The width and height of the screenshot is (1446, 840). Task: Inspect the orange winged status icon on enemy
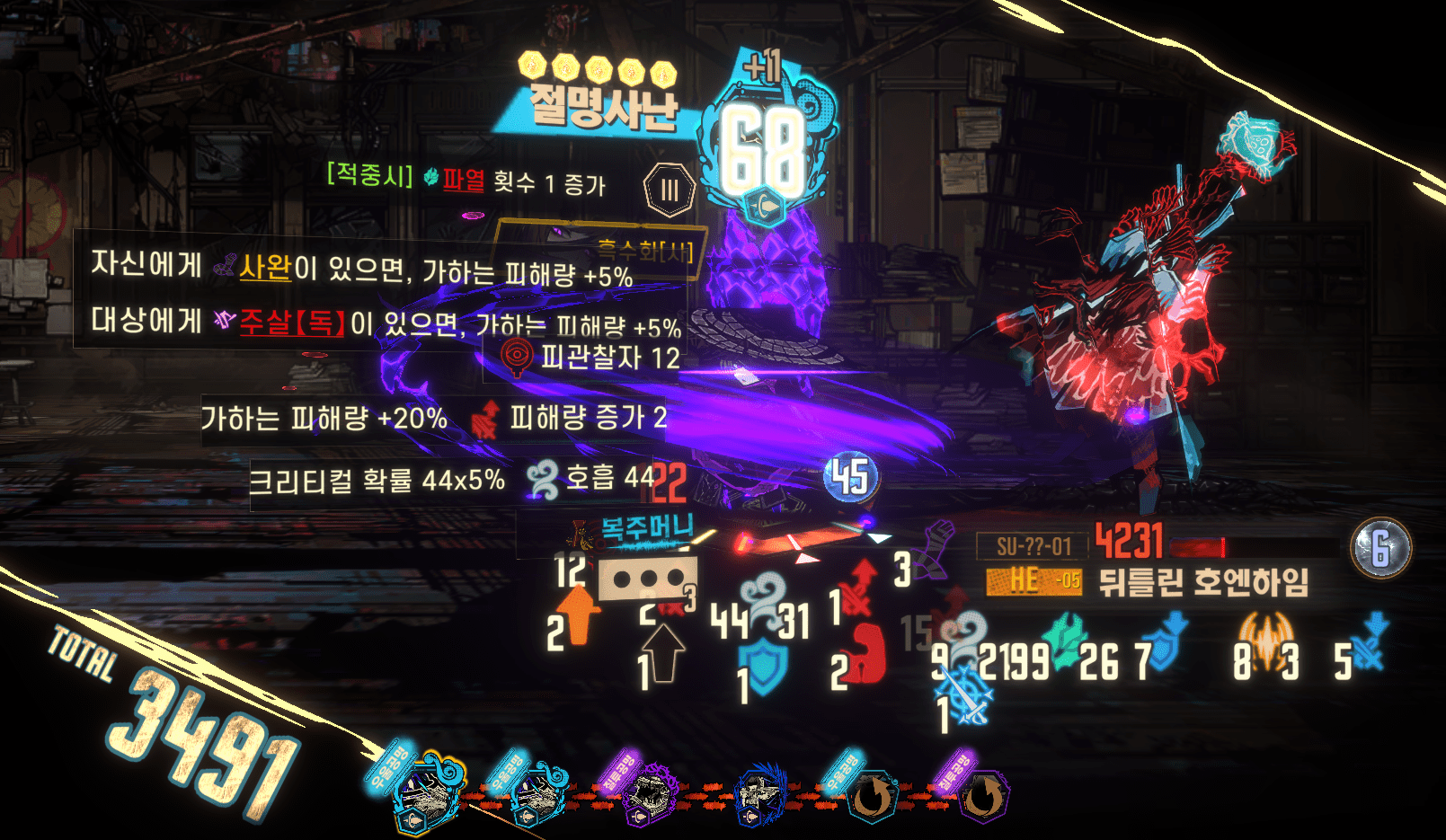pyautogui.click(x=1266, y=640)
